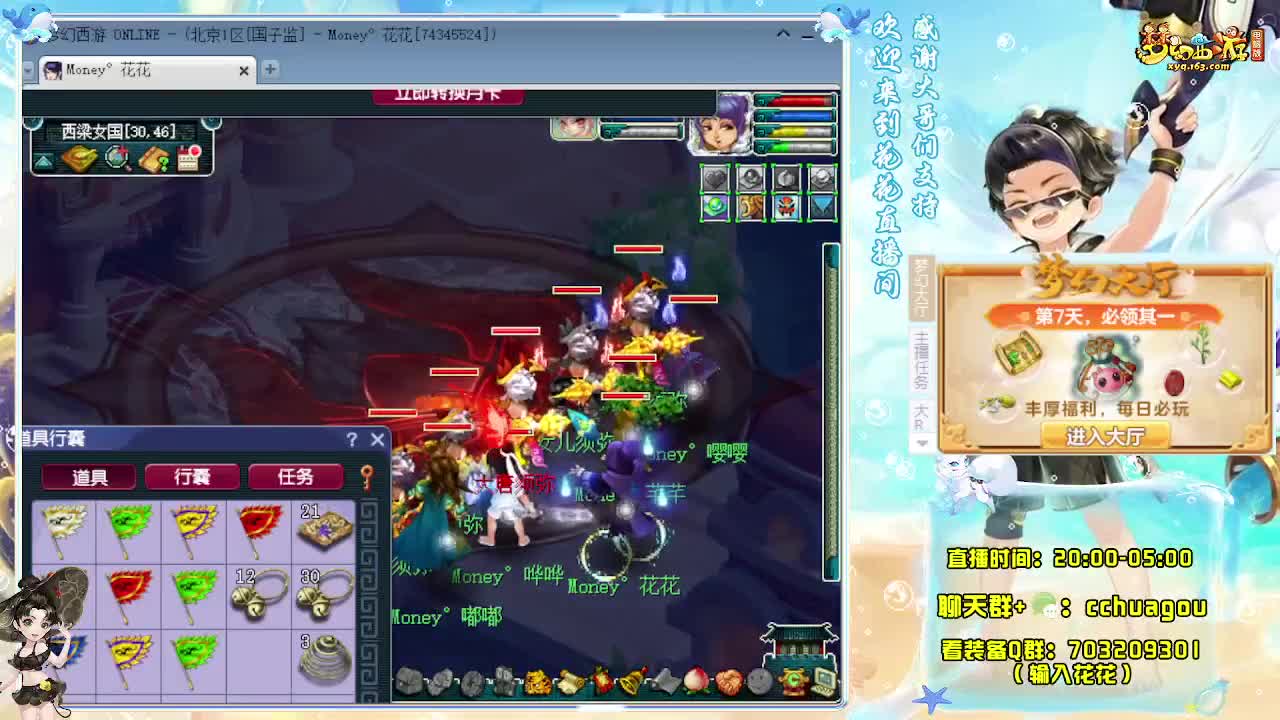This screenshot has height=720, width=1280.
Task: Click the 立即转换月卡 button at the top
Action: point(450,94)
